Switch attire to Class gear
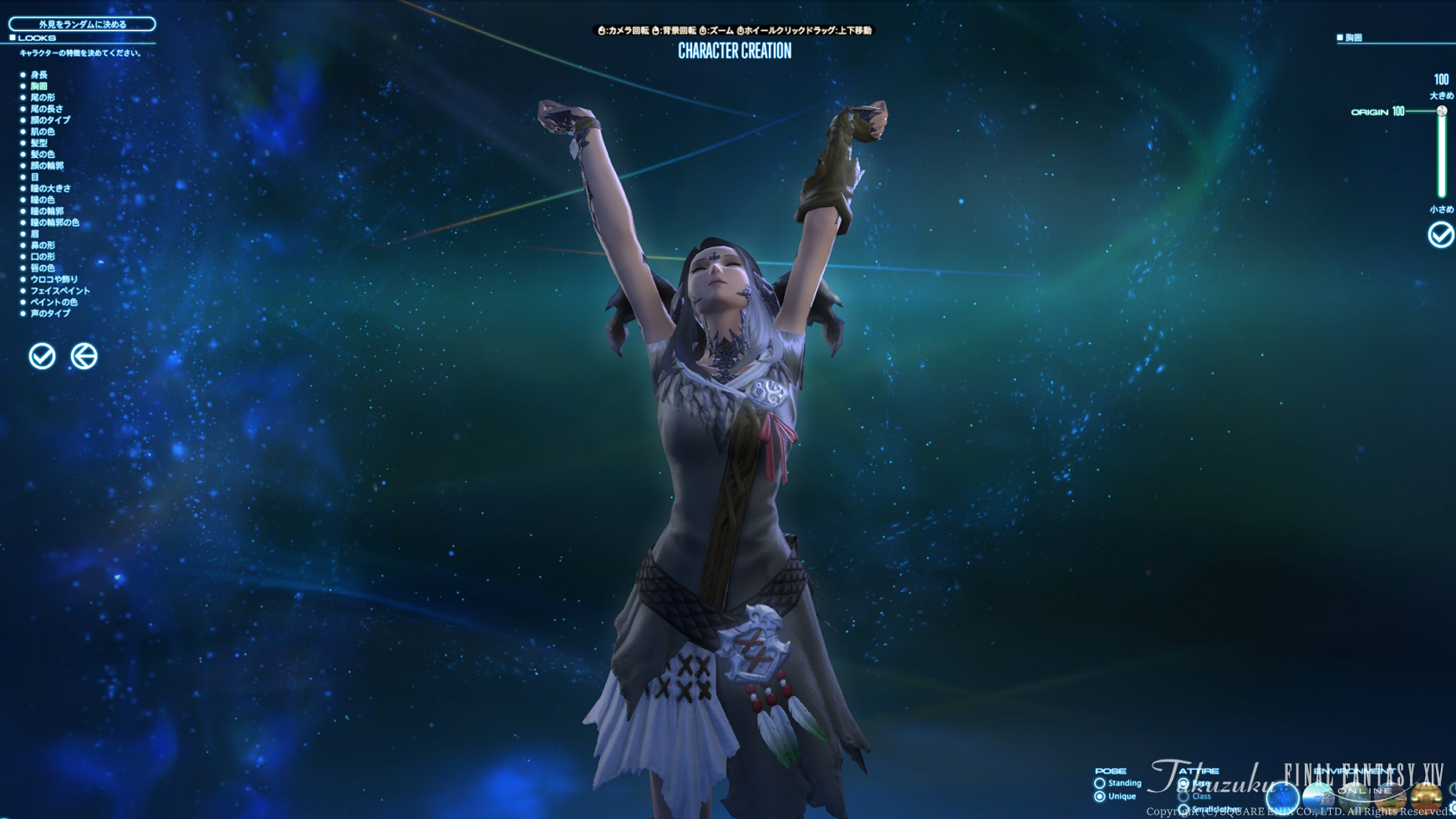The image size is (1456, 819). (1184, 796)
